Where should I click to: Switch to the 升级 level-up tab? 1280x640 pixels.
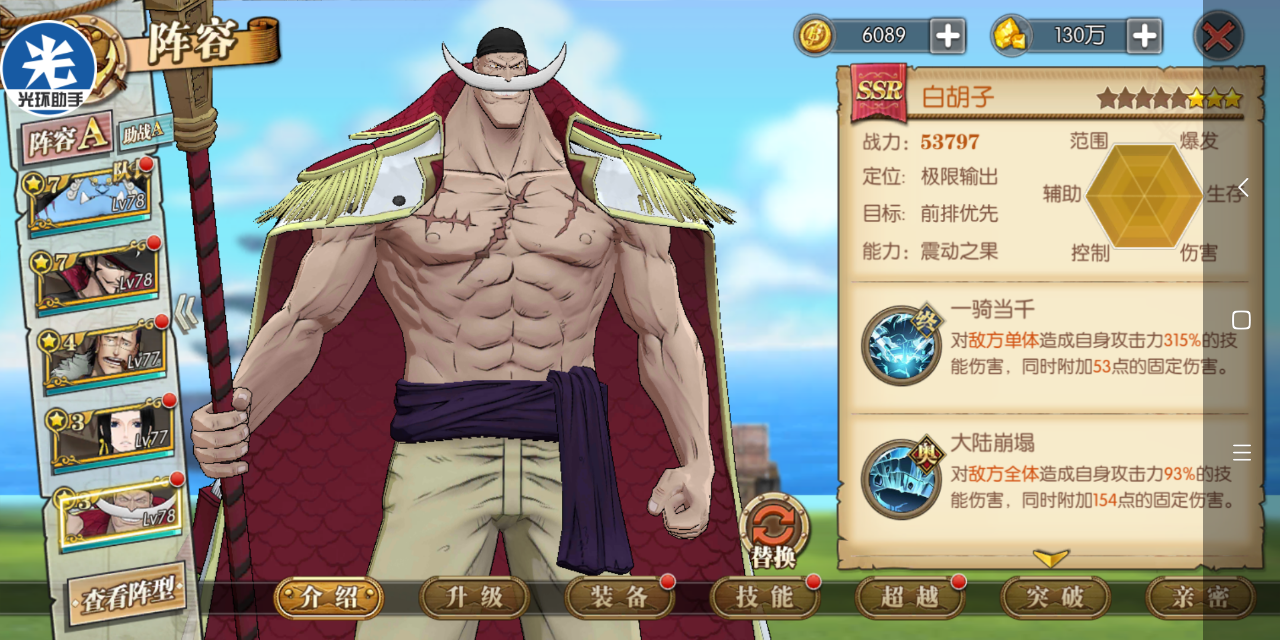pos(474,598)
